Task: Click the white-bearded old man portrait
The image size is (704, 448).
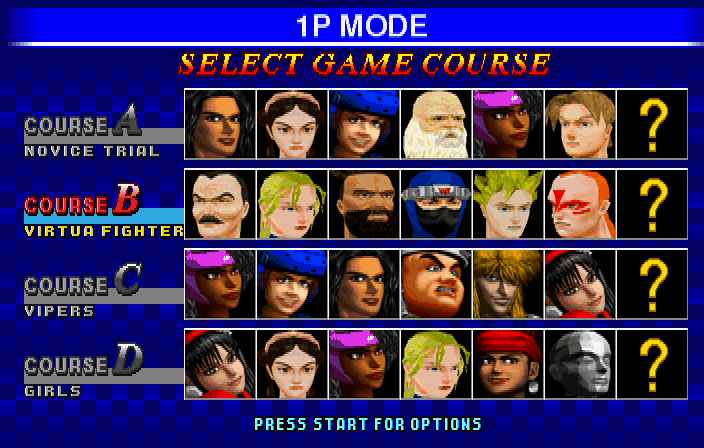Action: click(435, 124)
